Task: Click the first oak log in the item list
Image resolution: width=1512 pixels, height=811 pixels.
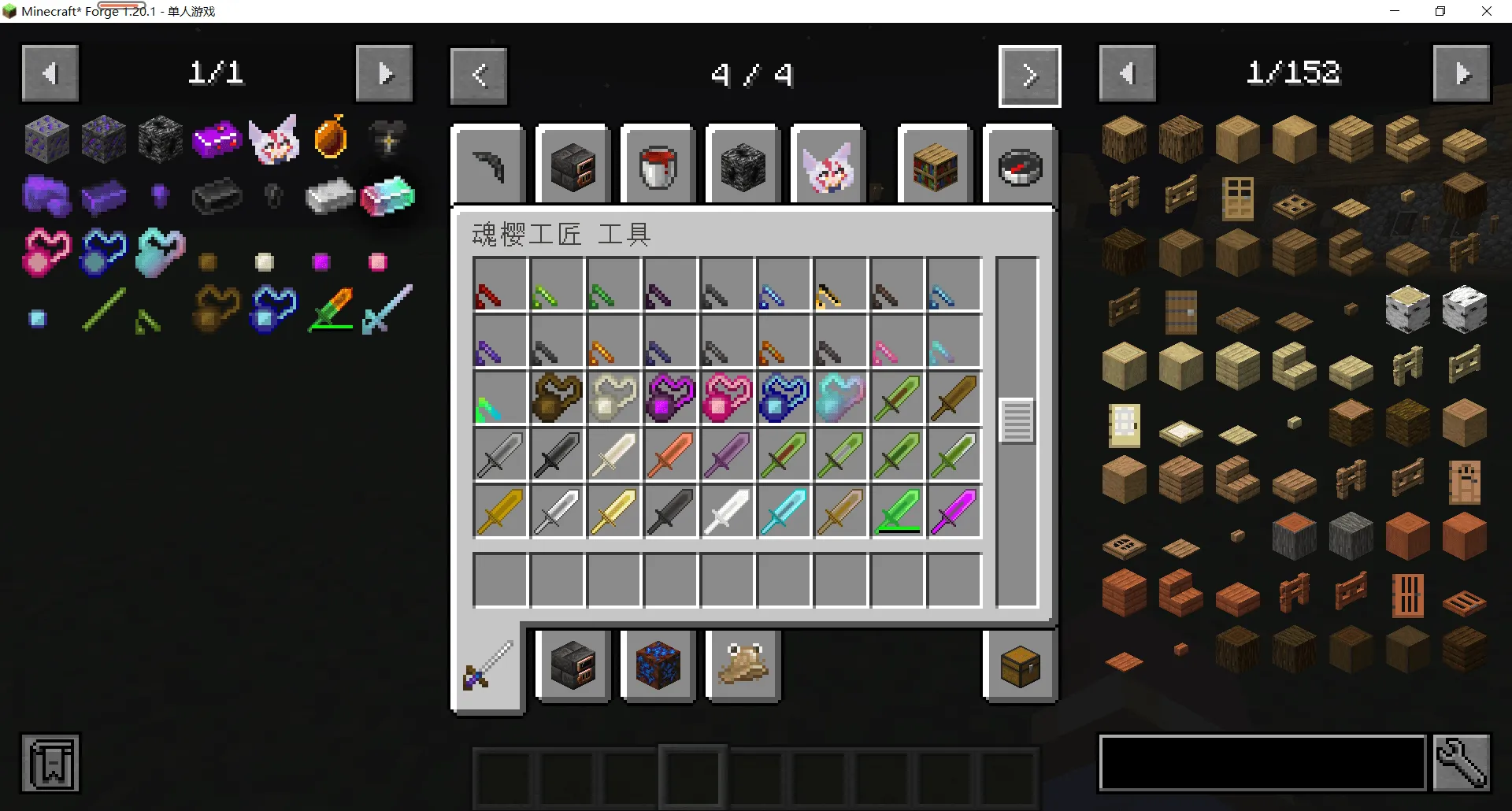Action: (1124, 139)
